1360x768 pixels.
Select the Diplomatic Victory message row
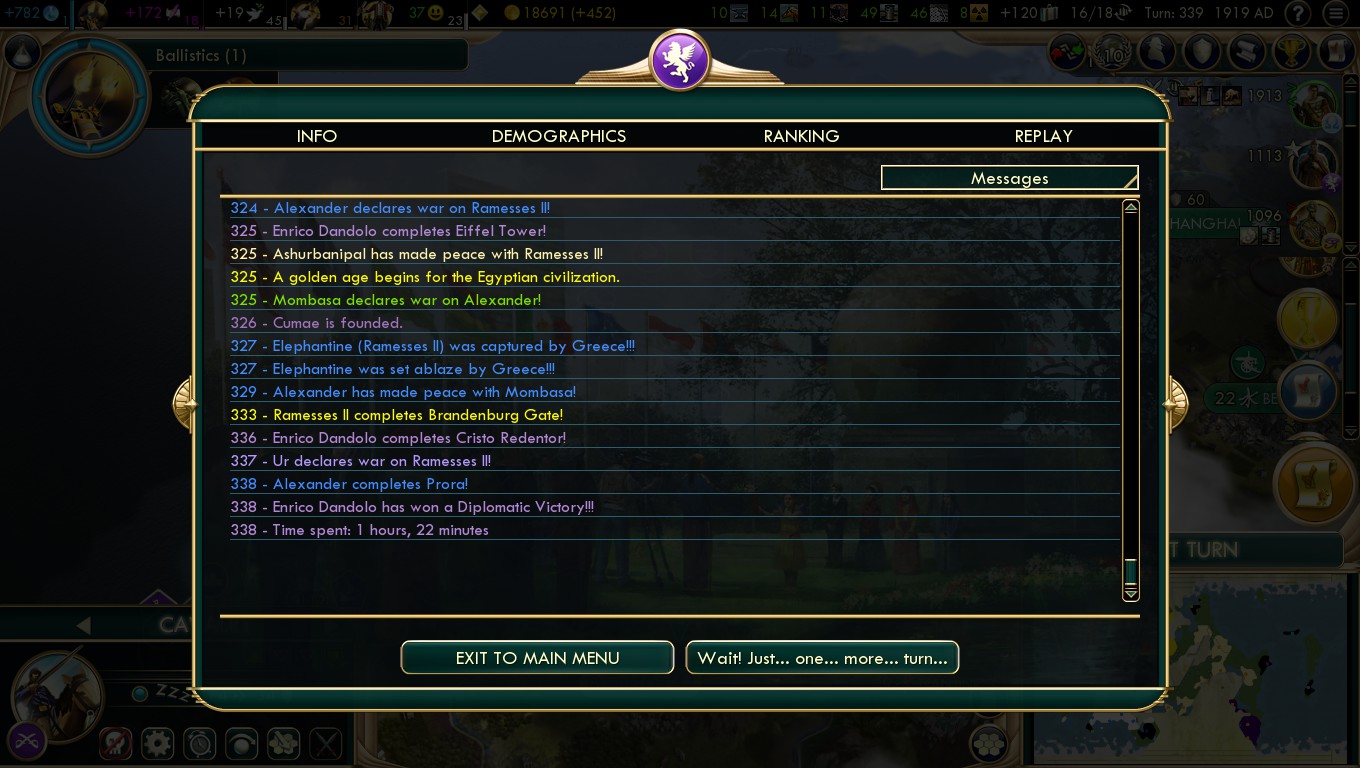[432, 507]
